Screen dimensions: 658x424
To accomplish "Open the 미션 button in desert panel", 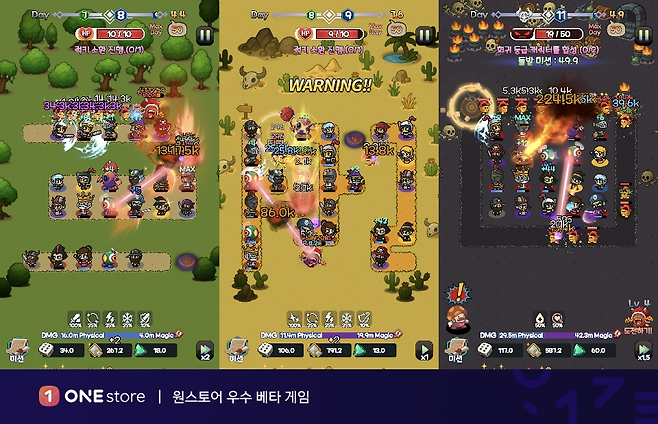I will pyautogui.click(x=236, y=351).
